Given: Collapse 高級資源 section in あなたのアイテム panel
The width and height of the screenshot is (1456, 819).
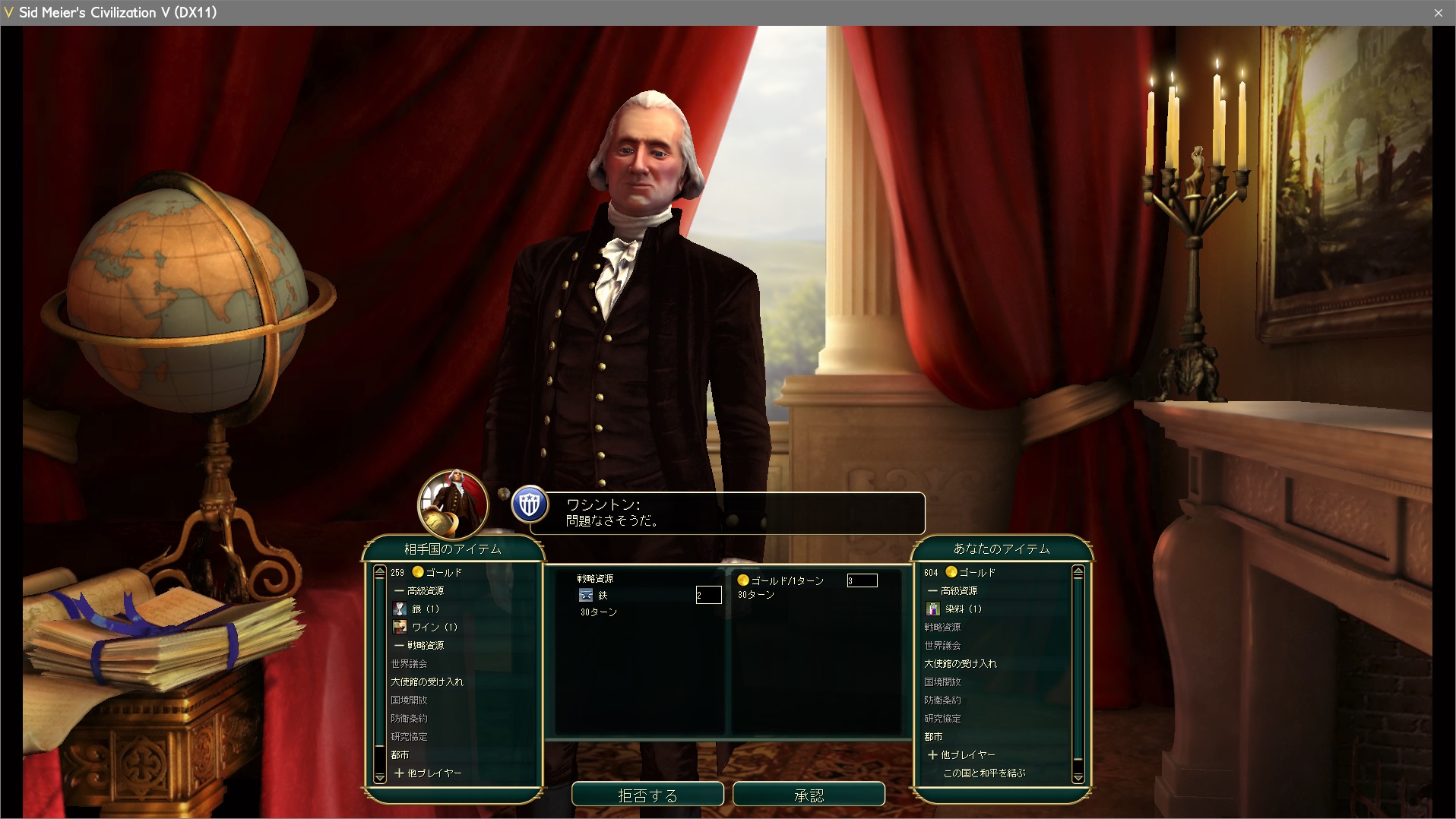Looking at the screenshot, I should coord(953,590).
